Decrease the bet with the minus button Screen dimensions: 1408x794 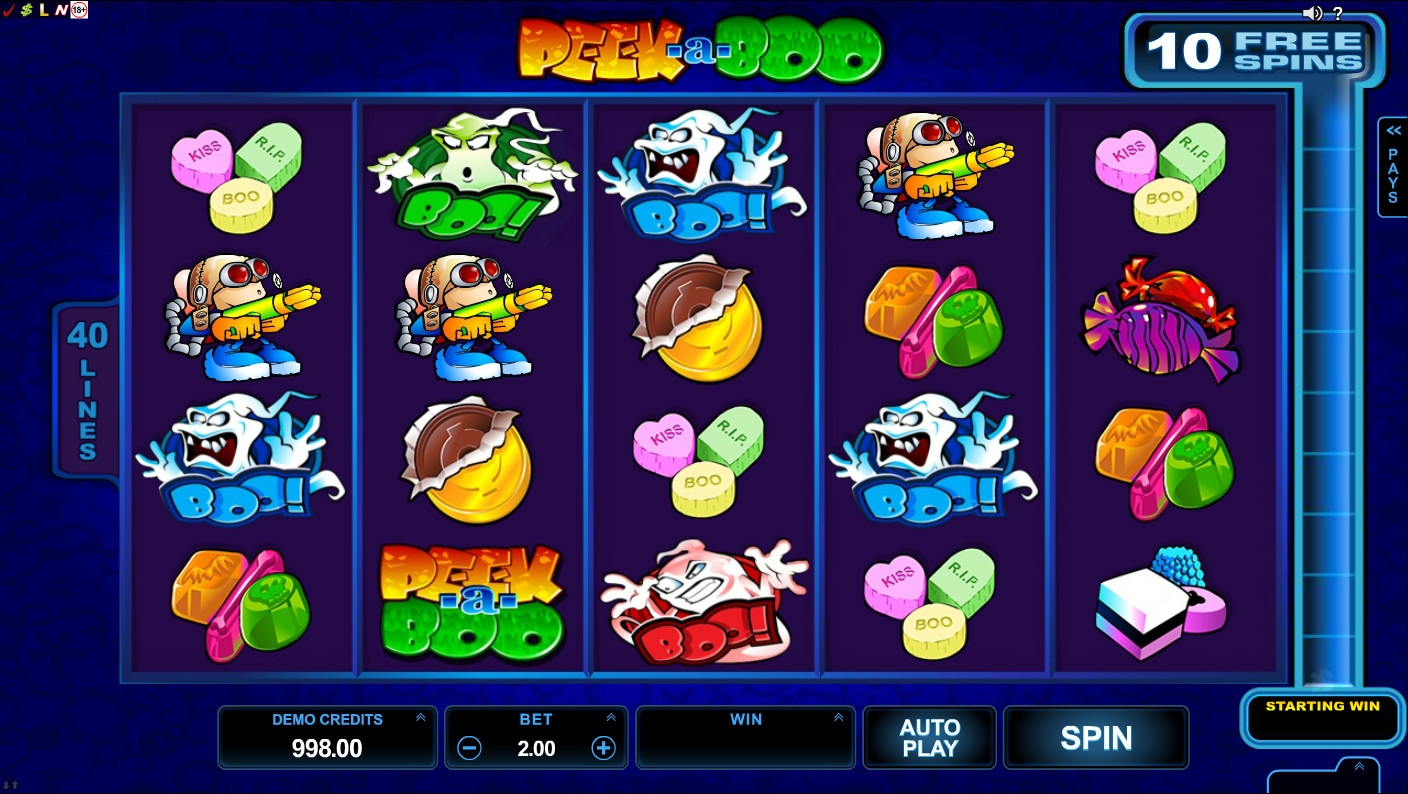coord(470,748)
